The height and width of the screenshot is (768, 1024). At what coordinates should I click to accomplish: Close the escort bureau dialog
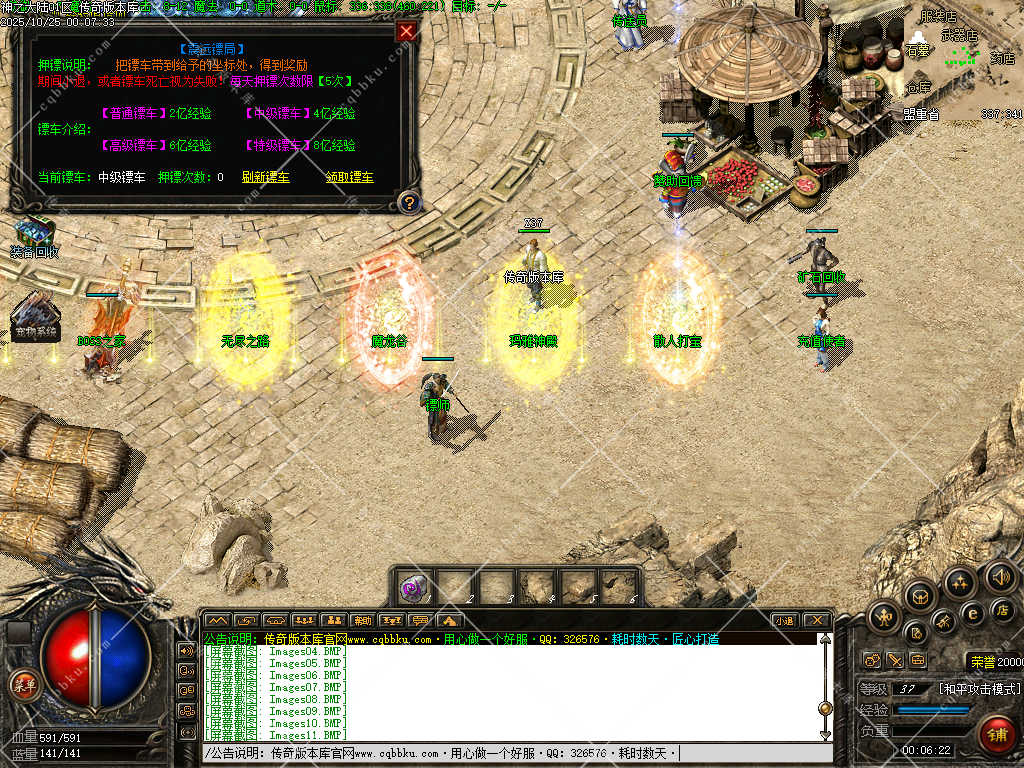click(406, 31)
